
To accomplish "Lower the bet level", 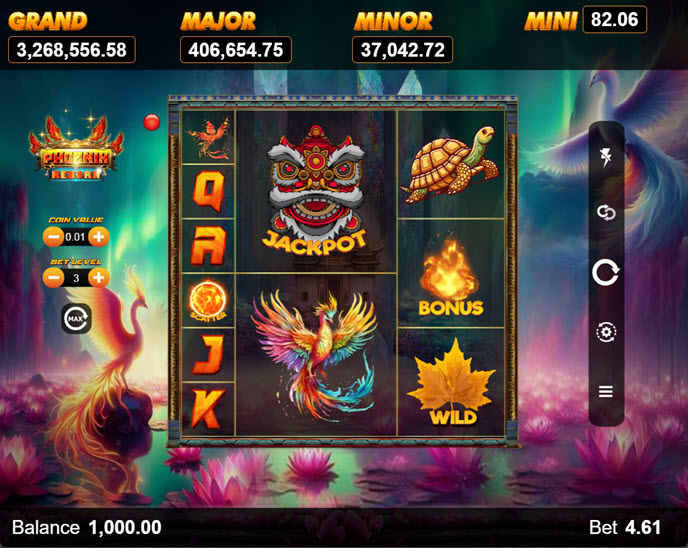I will tap(54, 278).
